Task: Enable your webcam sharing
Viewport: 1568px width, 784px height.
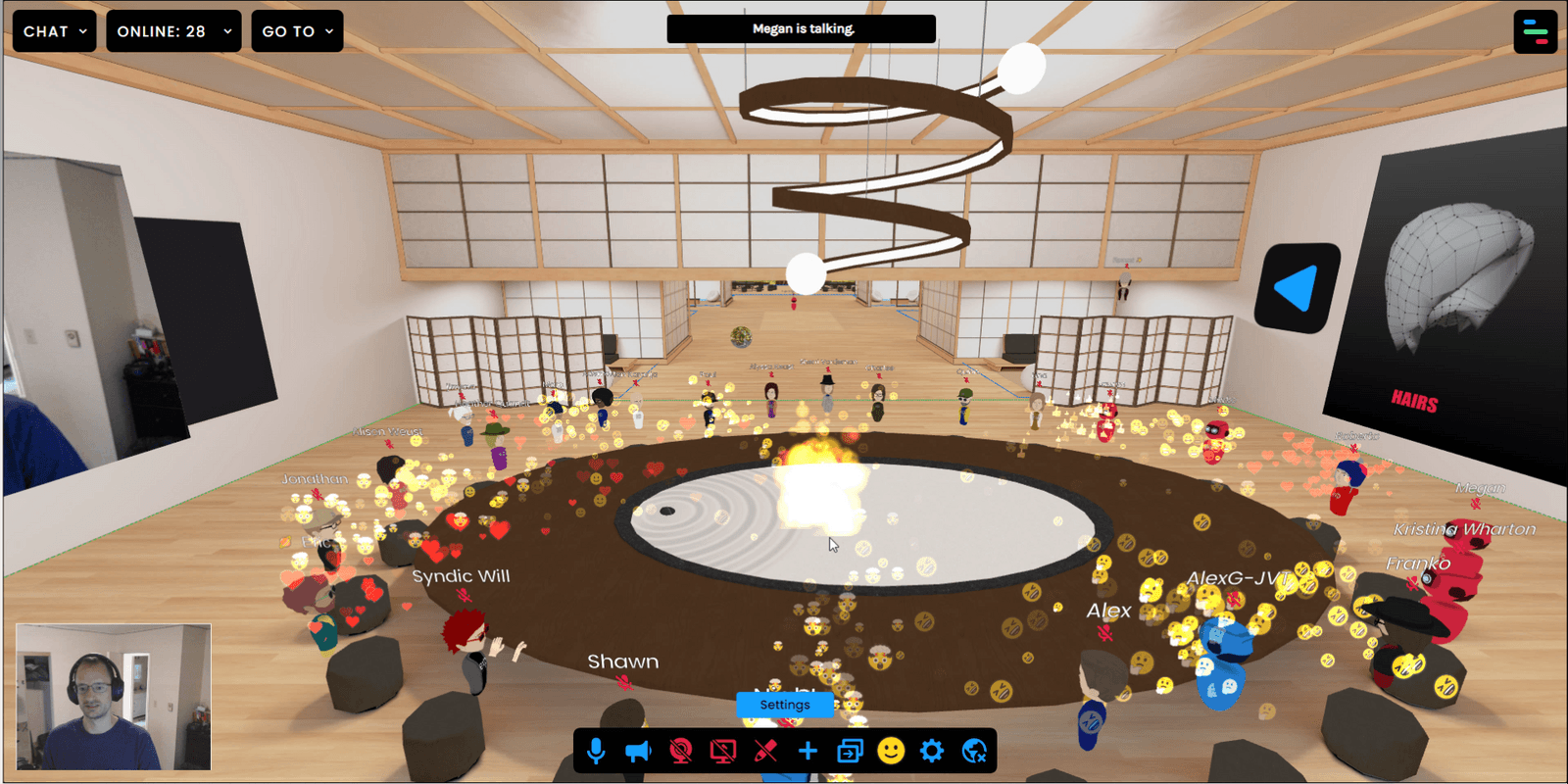Action: [680, 751]
